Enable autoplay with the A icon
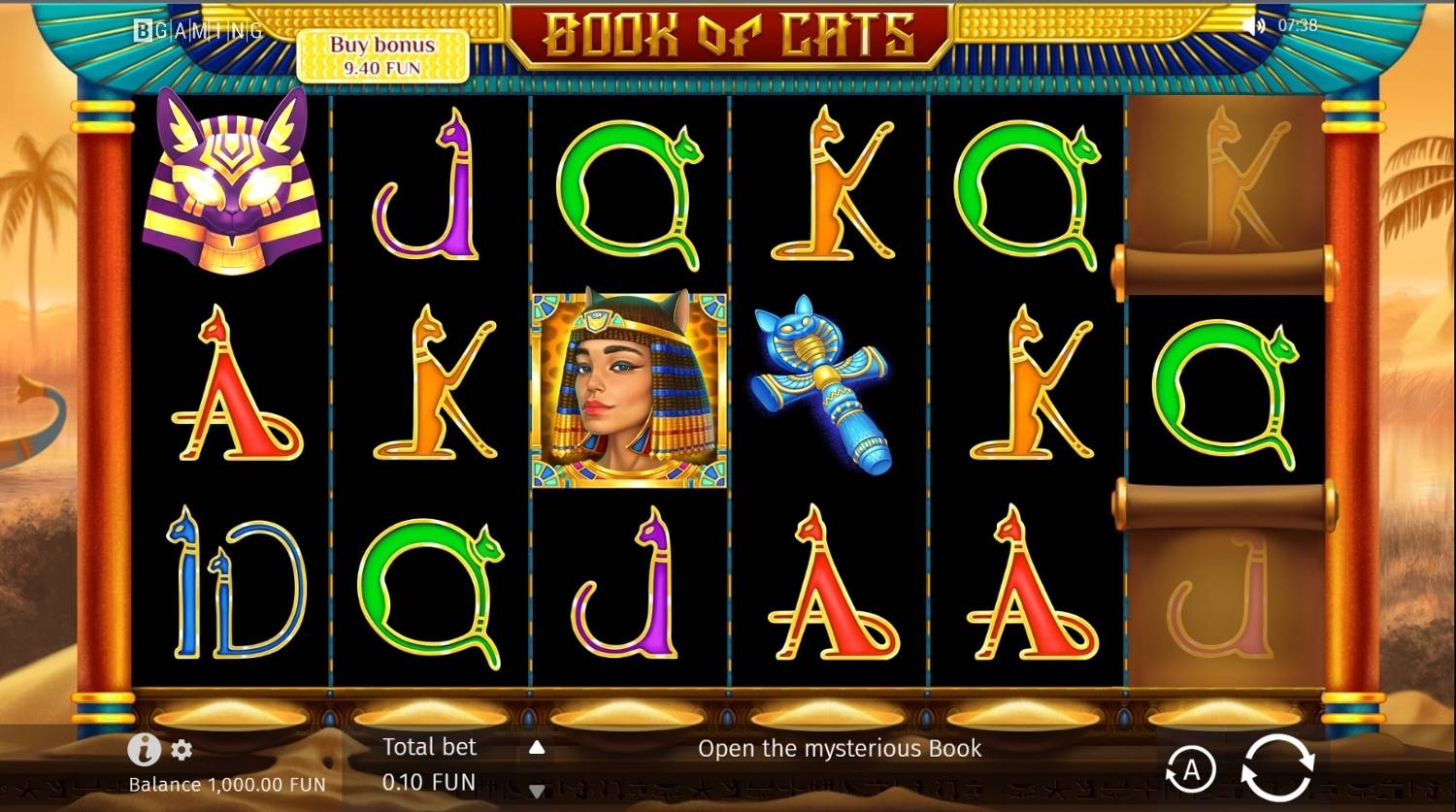Image resolution: width=1456 pixels, height=812 pixels. point(1192,769)
